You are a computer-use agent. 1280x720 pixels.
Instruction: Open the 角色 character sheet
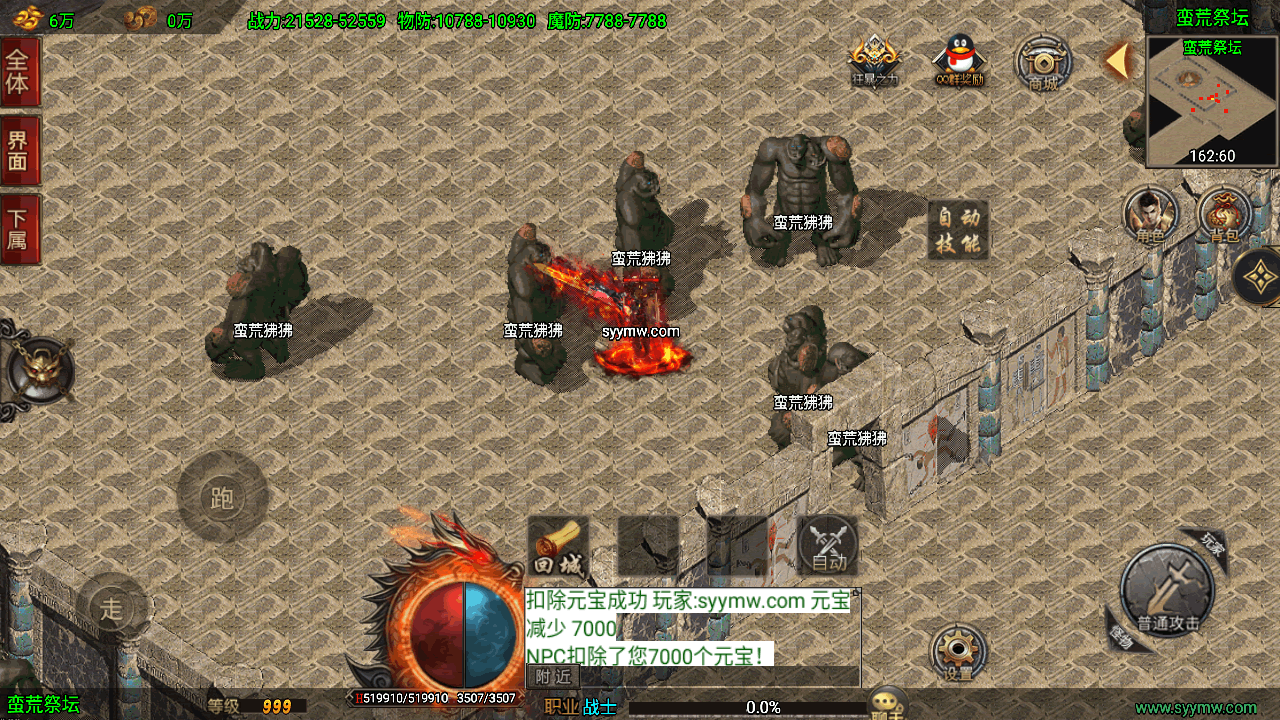pyautogui.click(x=1150, y=215)
